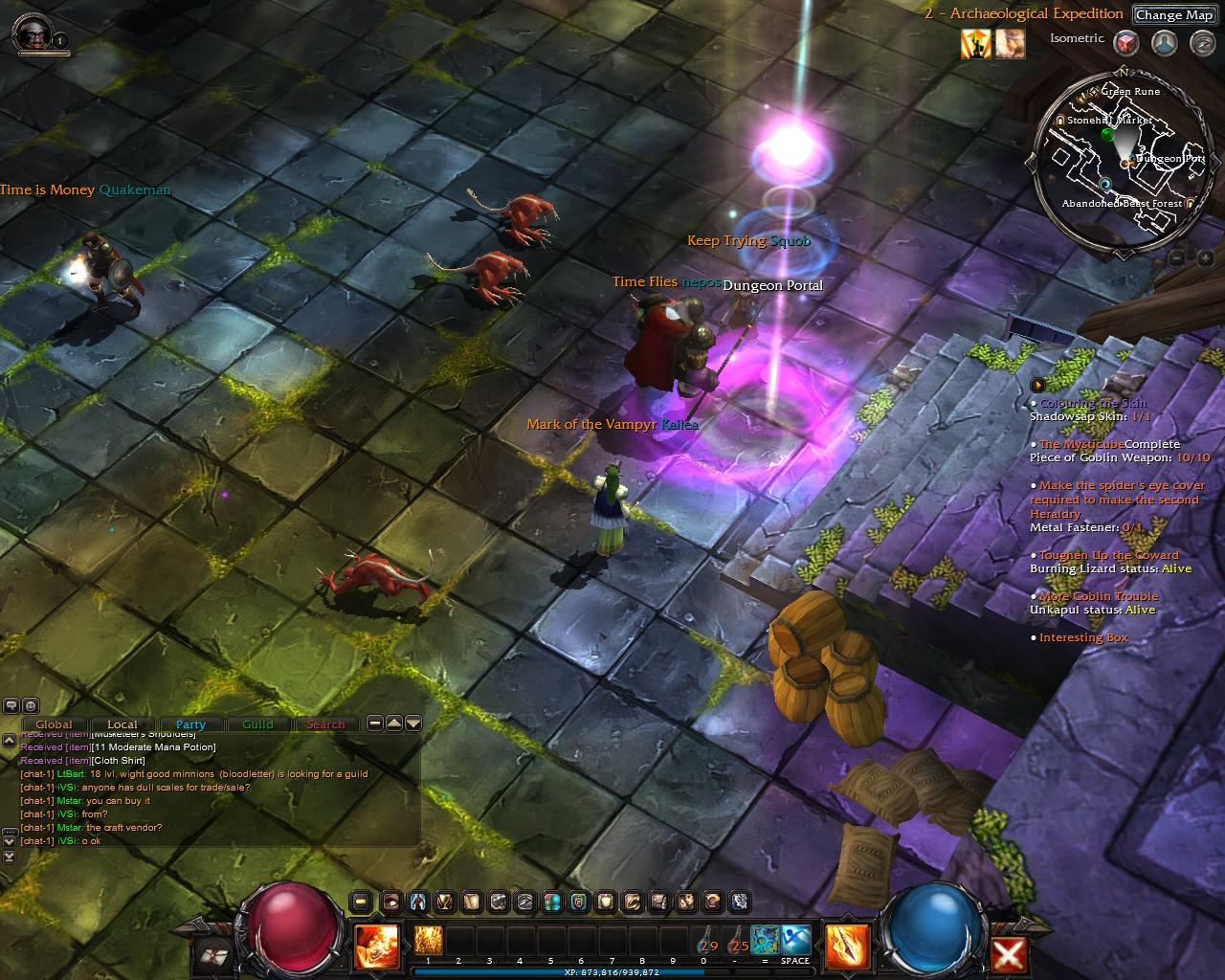Click the red X button beside mana orb
1225x980 pixels.
click(1010, 953)
